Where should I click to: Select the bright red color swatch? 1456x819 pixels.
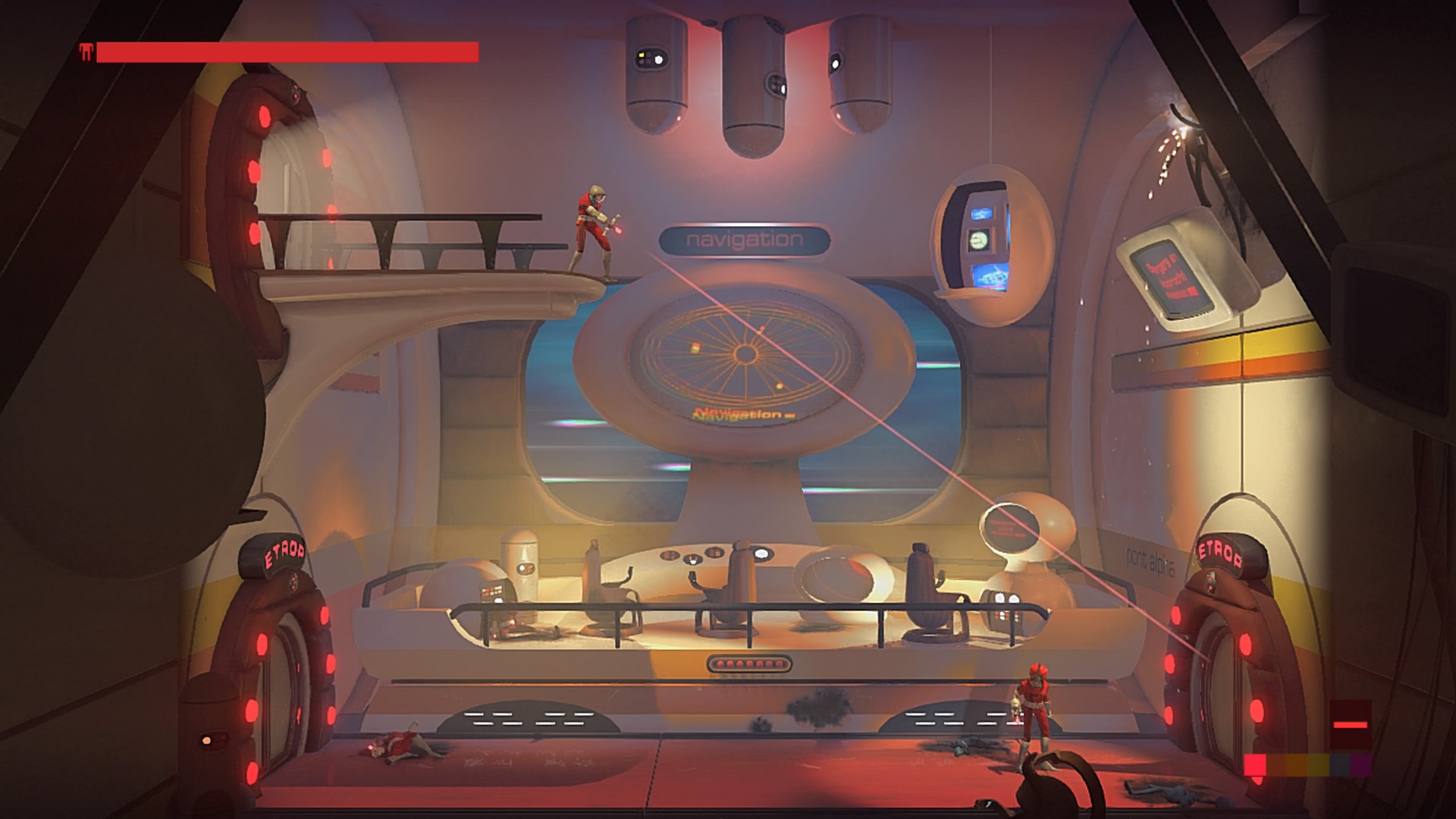pyautogui.click(x=1255, y=765)
